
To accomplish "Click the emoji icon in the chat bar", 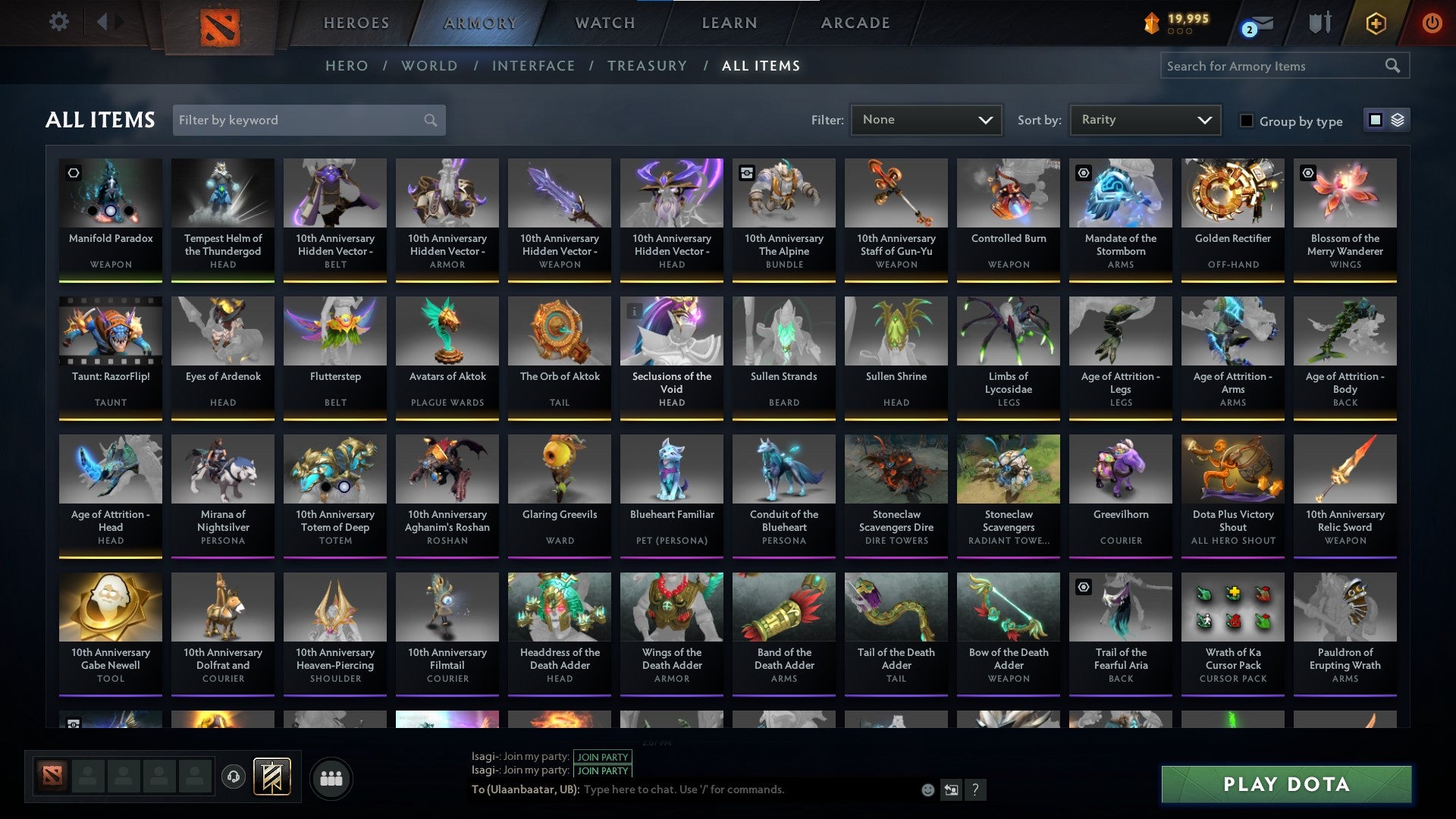I will (x=928, y=789).
